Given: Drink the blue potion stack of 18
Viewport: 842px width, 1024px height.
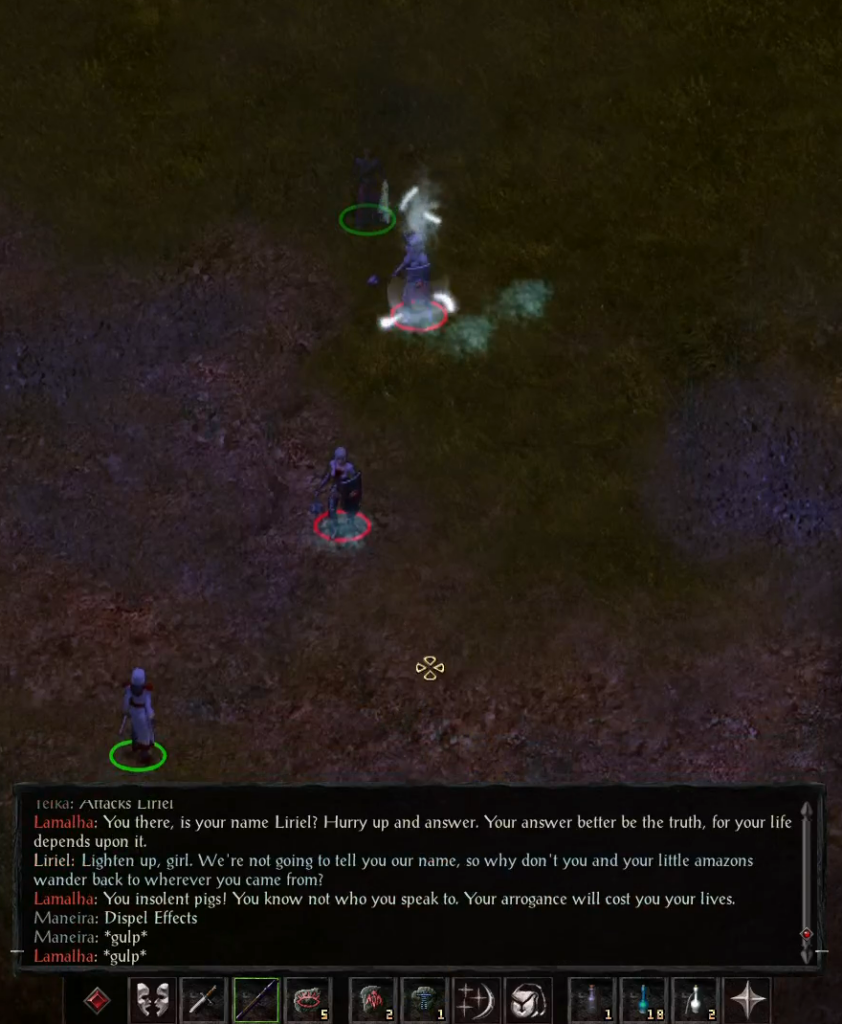Looking at the screenshot, I should pyautogui.click(x=644, y=1000).
